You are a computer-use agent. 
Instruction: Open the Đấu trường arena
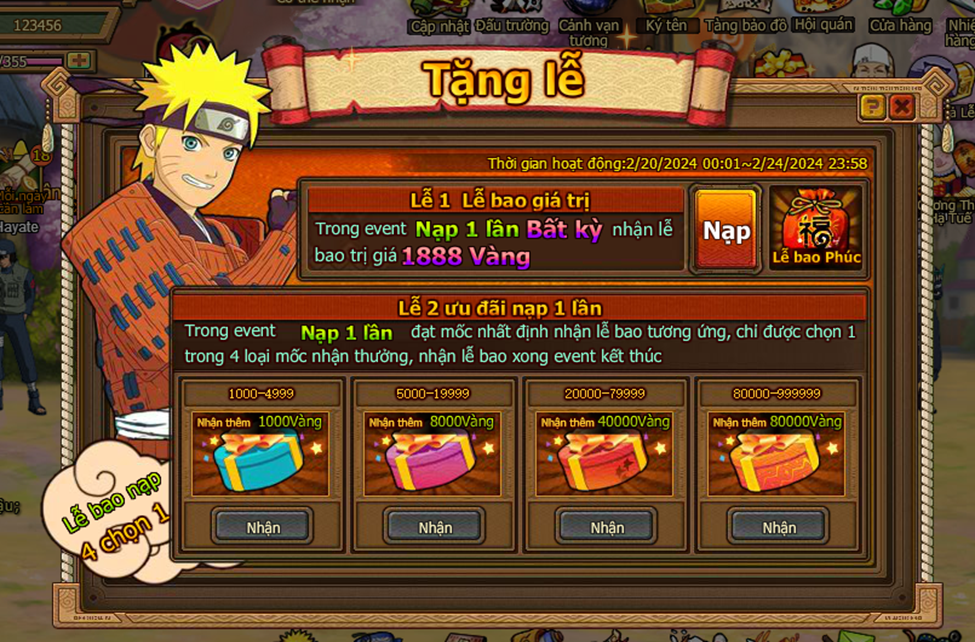pyautogui.click(x=512, y=24)
